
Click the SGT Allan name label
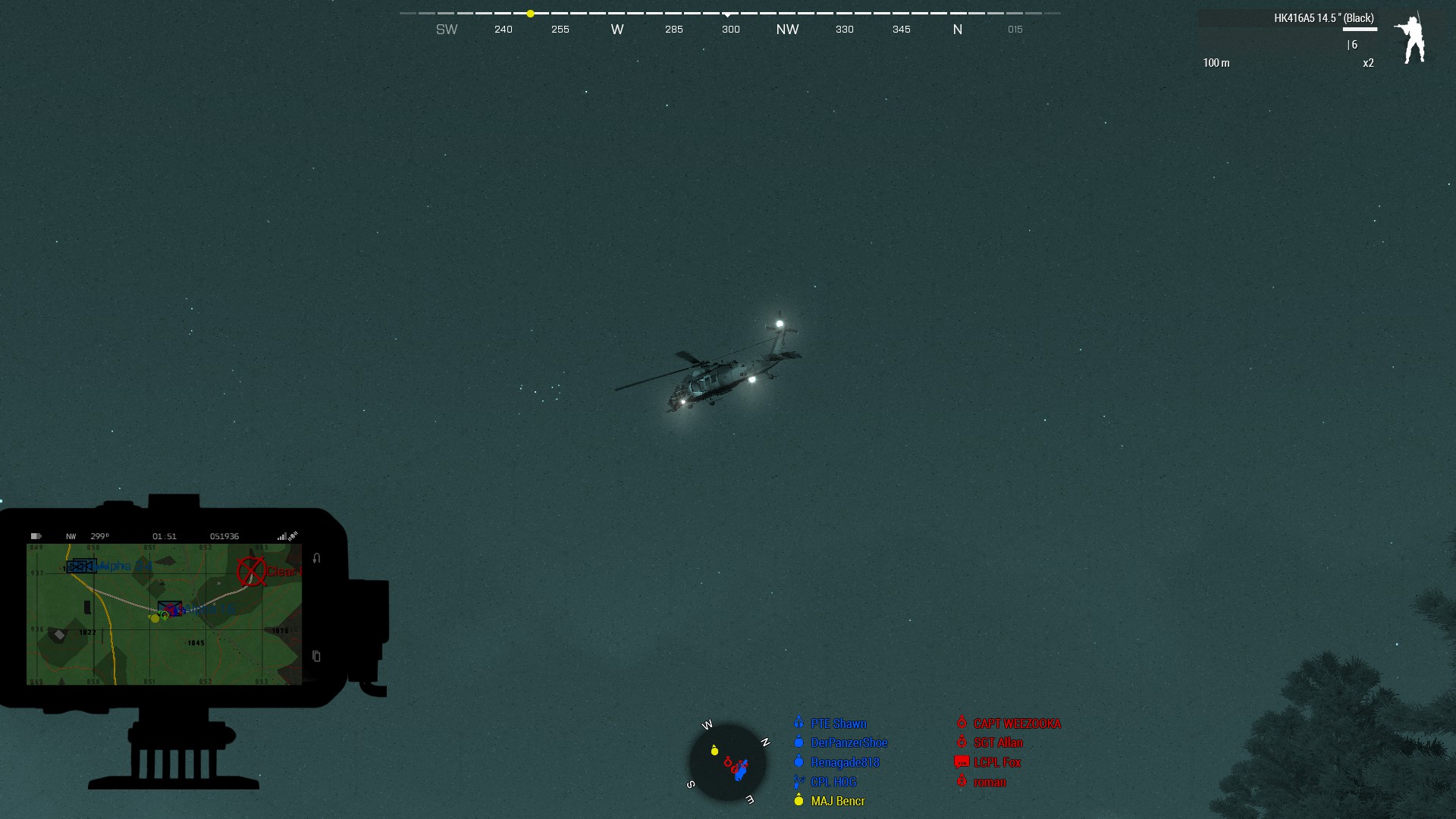pyautogui.click(x=997, y=742)
